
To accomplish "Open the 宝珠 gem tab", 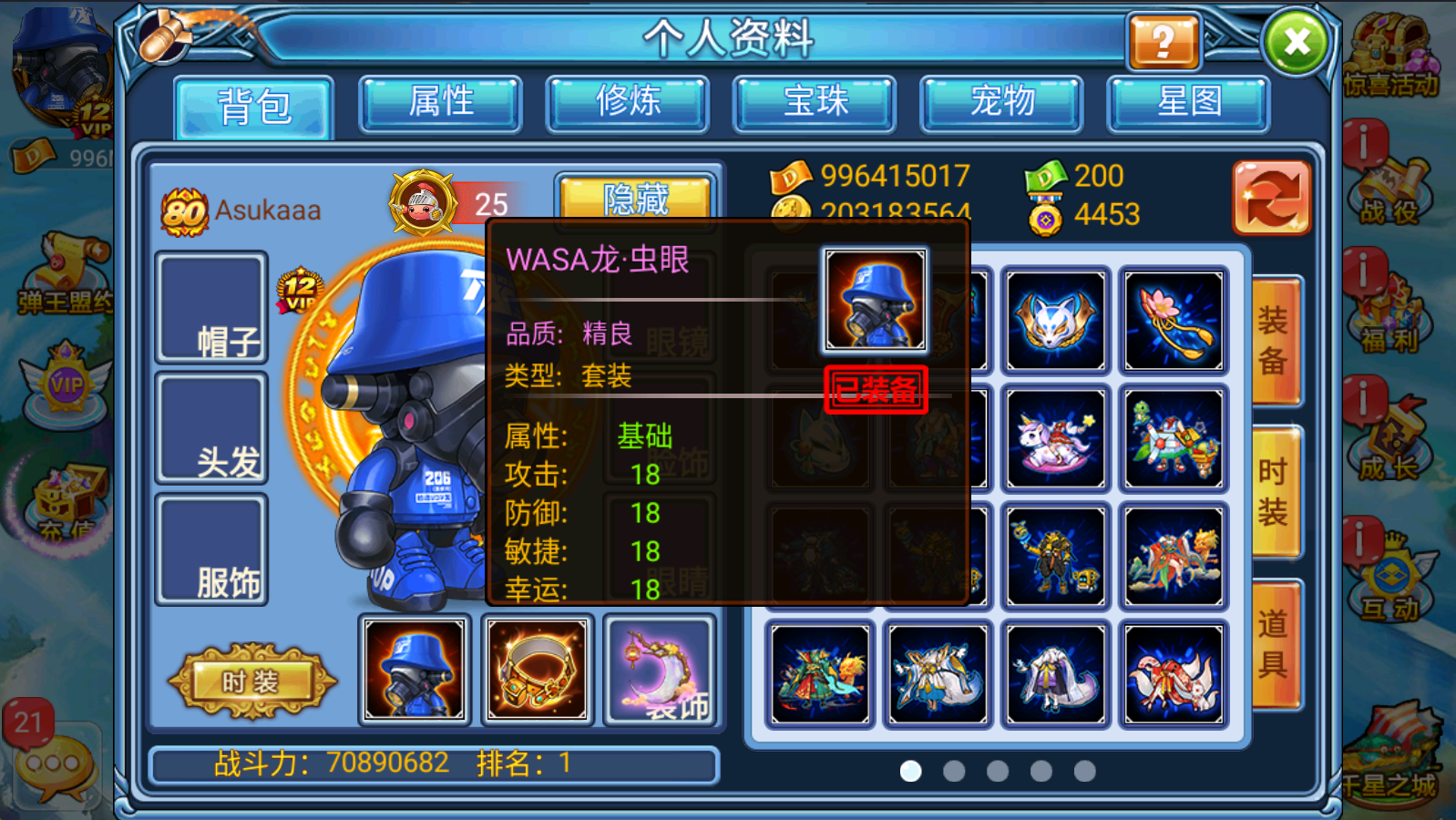I will (x=815, y=103).
